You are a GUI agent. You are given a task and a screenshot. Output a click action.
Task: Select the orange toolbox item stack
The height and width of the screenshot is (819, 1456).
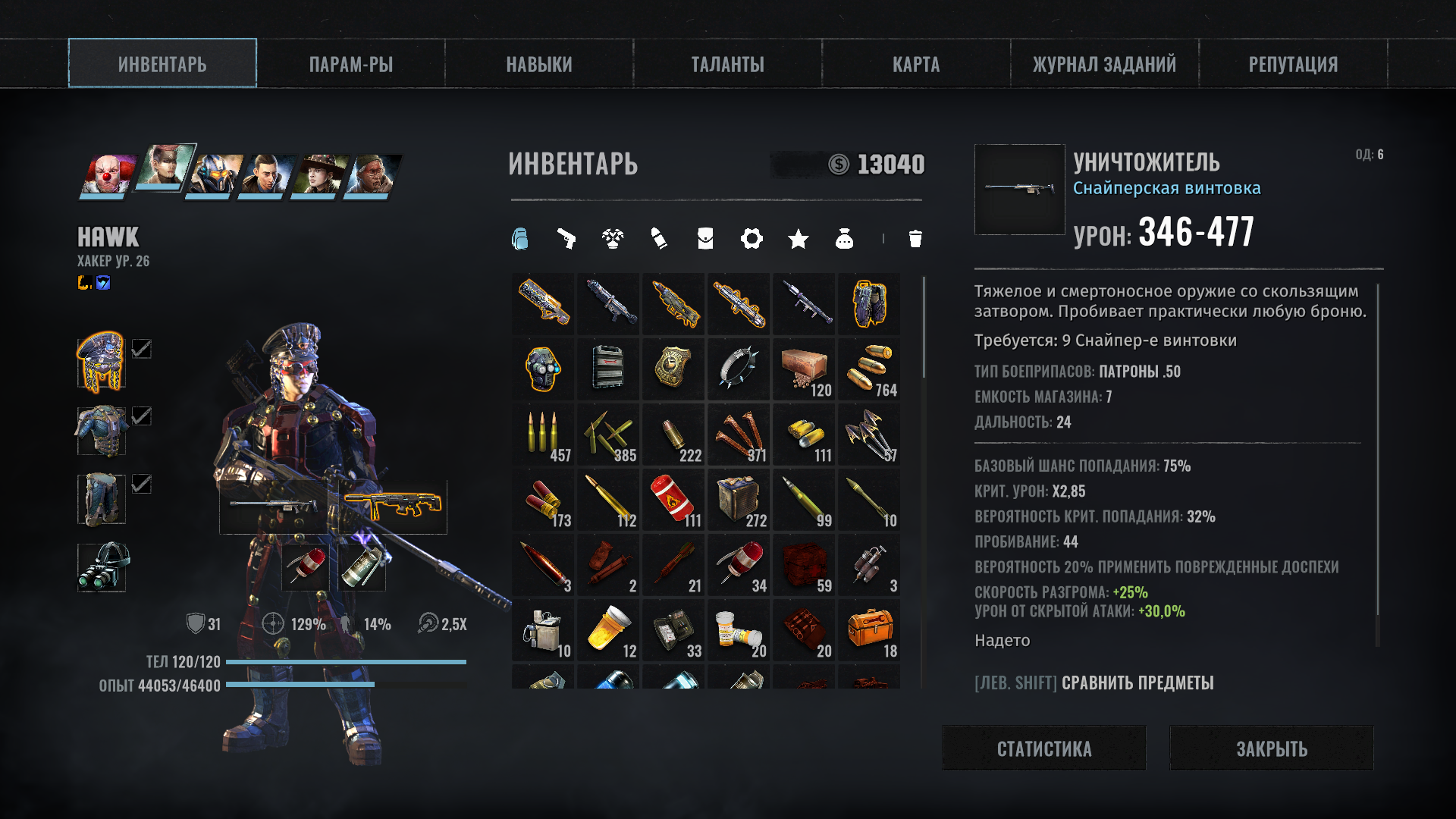869,629
